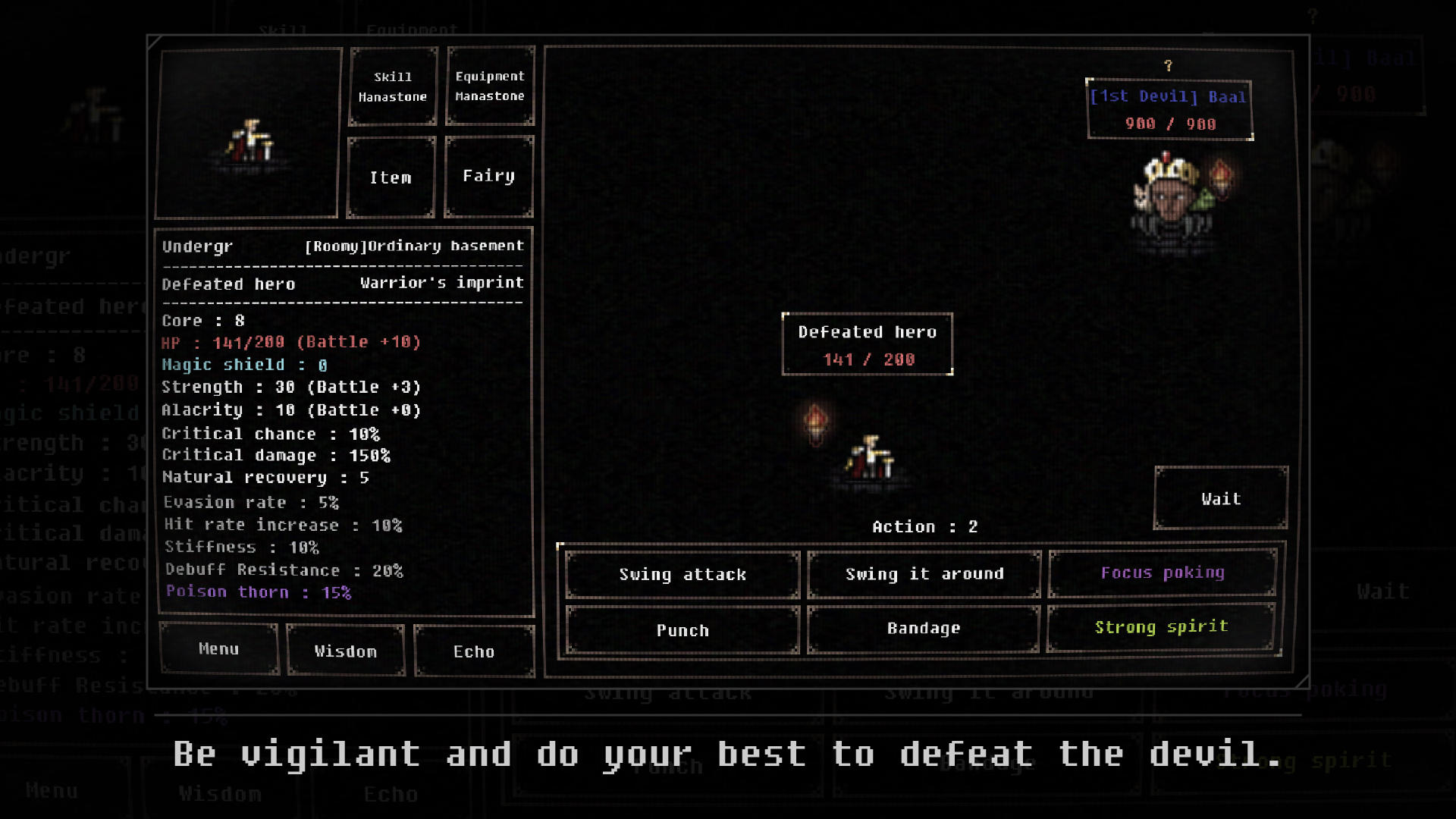Image resolution: width=1456 pixels, height=819 pixels.
Task: Open the Skill Manastone panel
Action: (x=392, y=86)
